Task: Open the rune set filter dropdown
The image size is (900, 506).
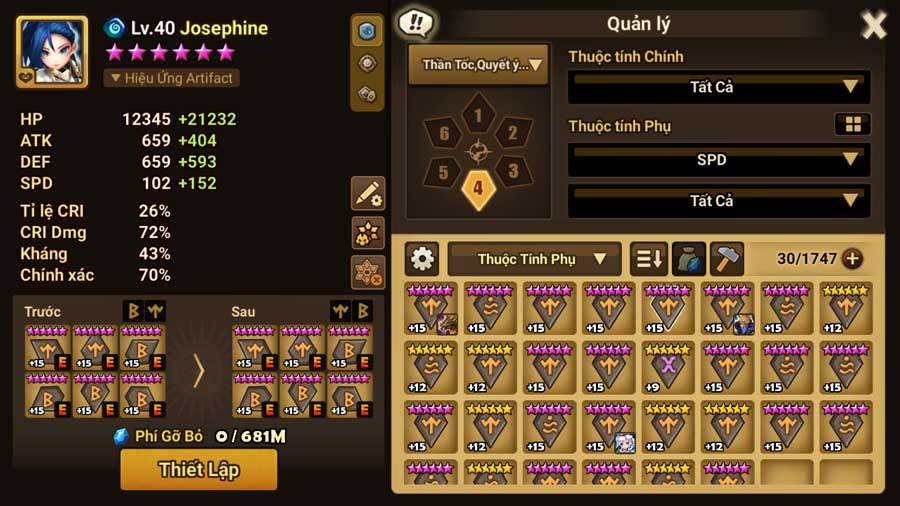Action: (x=478, y=65)
